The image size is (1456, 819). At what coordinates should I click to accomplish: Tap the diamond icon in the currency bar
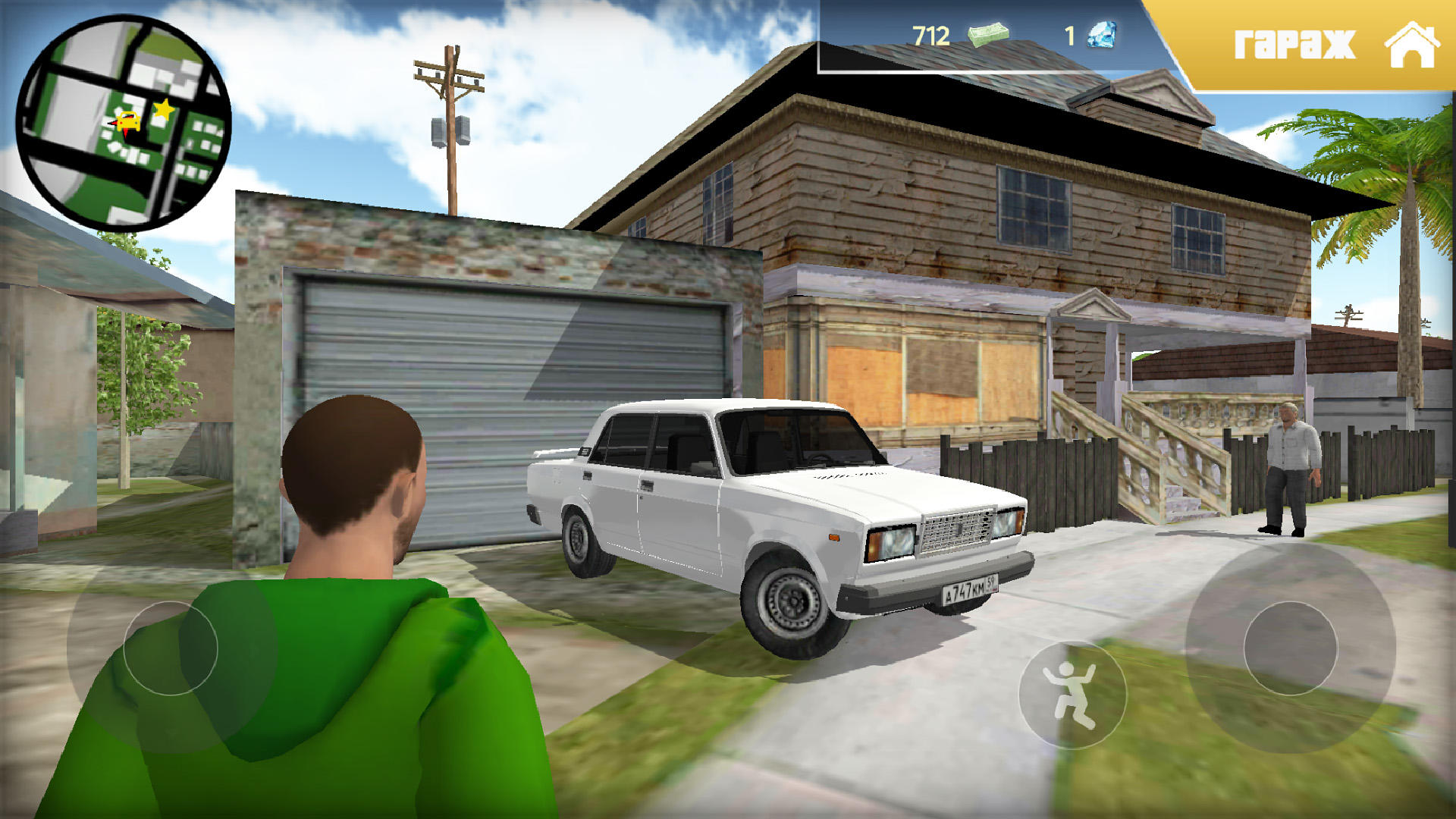pos(1101,33)
